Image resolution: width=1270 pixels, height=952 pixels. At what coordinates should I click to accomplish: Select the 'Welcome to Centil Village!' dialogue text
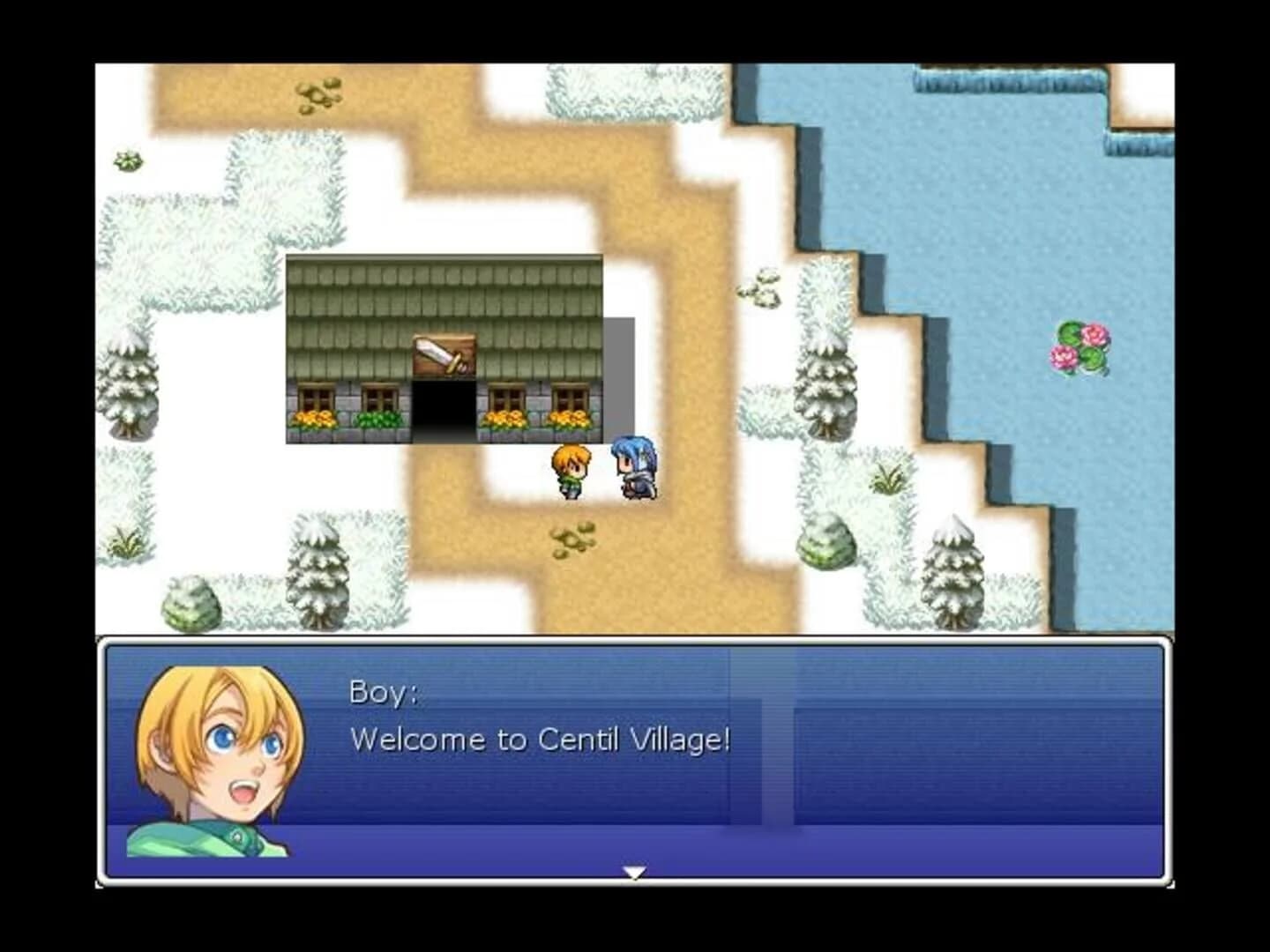[540, 740]
